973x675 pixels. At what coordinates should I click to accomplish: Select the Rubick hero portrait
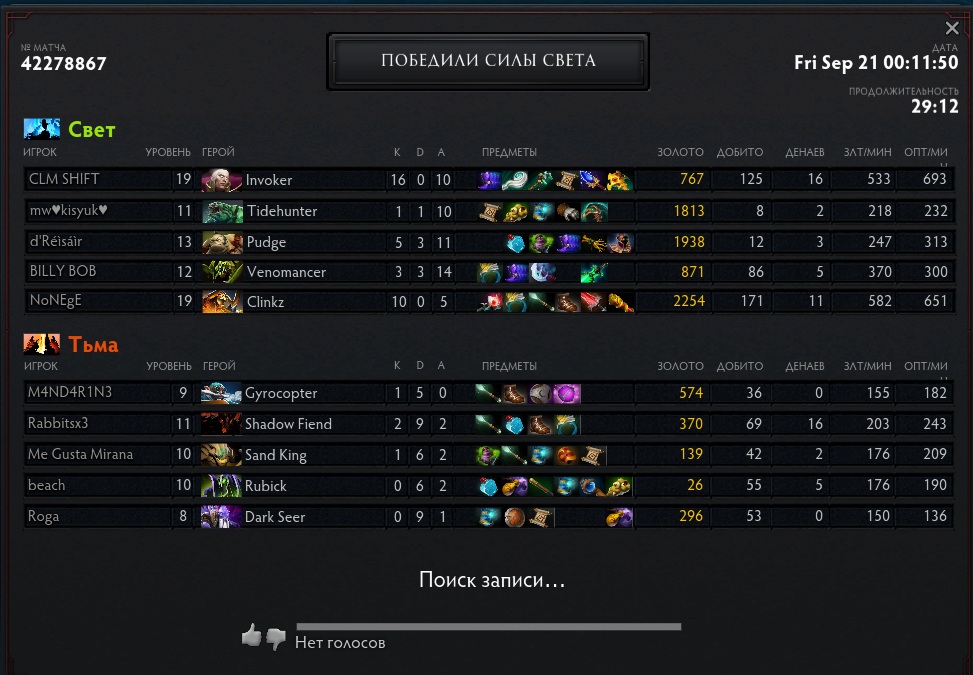point(221,486)
